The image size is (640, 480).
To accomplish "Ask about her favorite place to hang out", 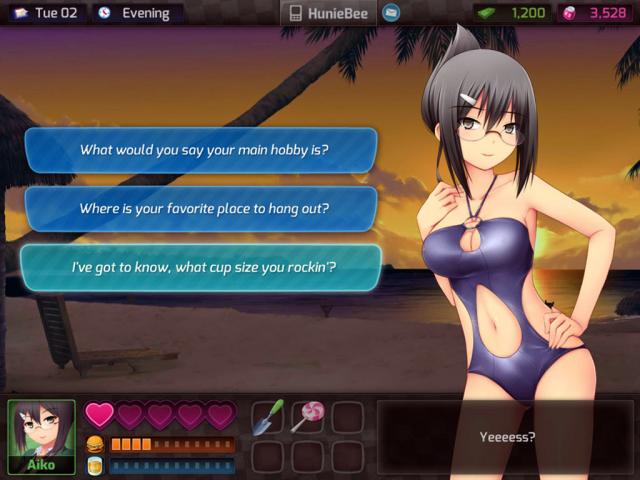I will [204, 209].
